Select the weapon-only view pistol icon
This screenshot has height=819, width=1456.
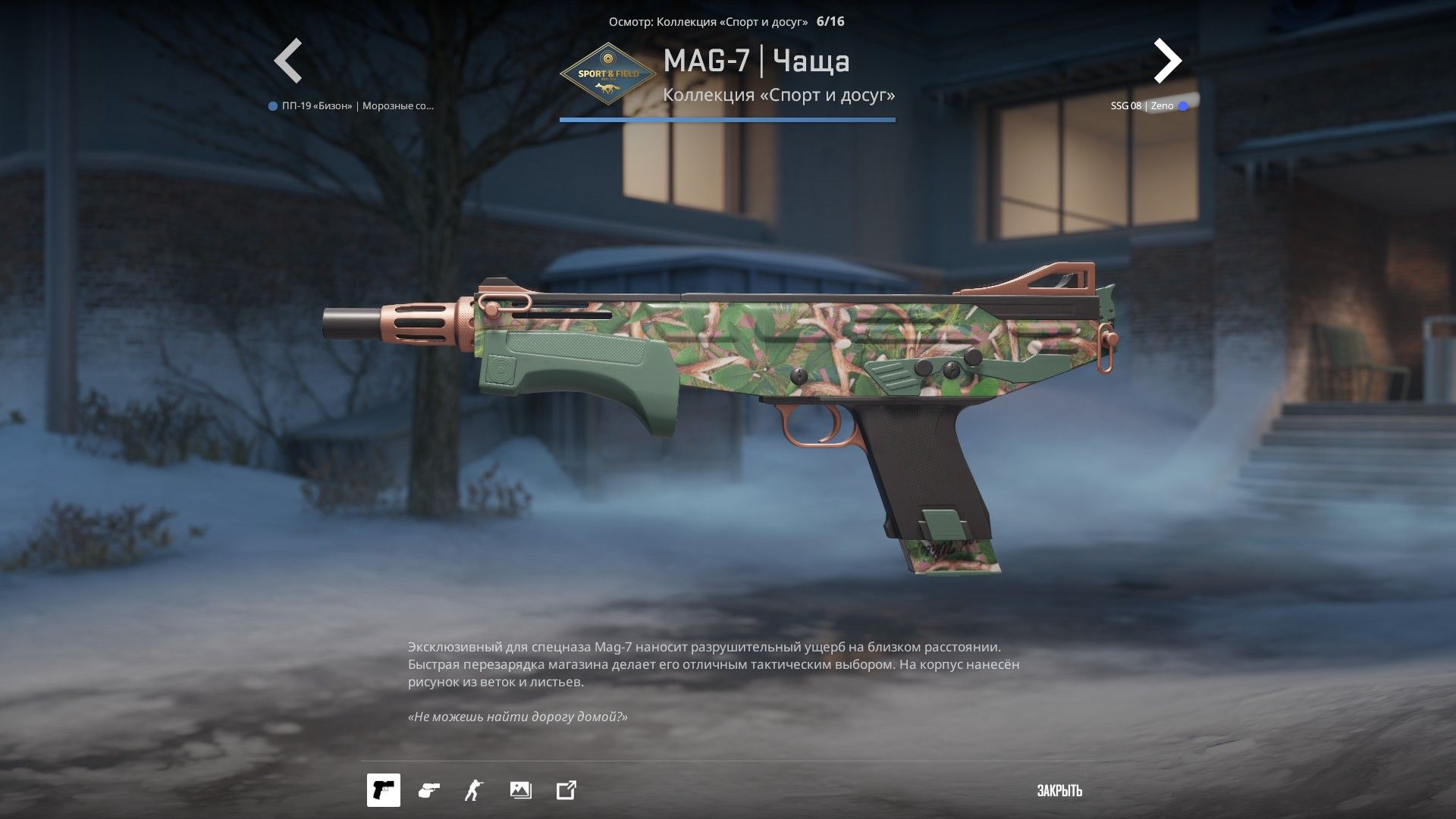click(x=384, y=790)
